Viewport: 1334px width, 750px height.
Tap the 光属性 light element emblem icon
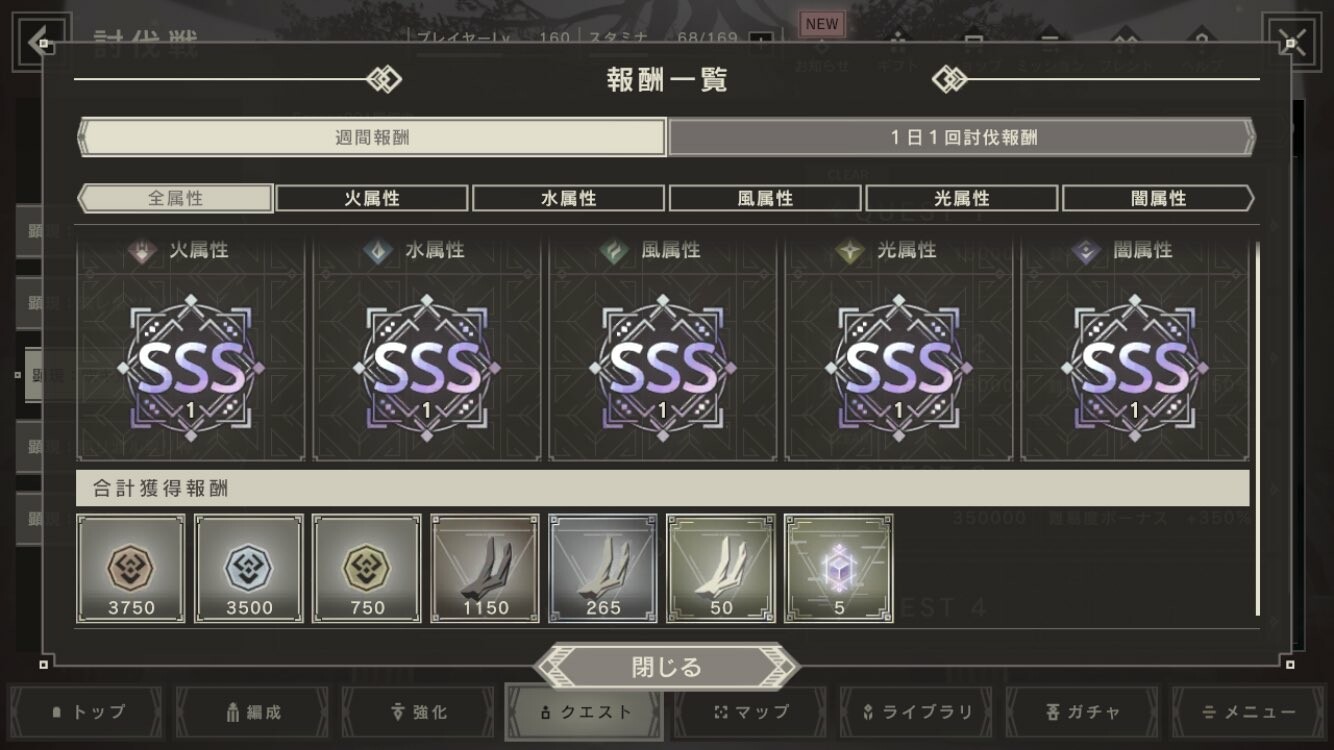(x=849, y=251)
